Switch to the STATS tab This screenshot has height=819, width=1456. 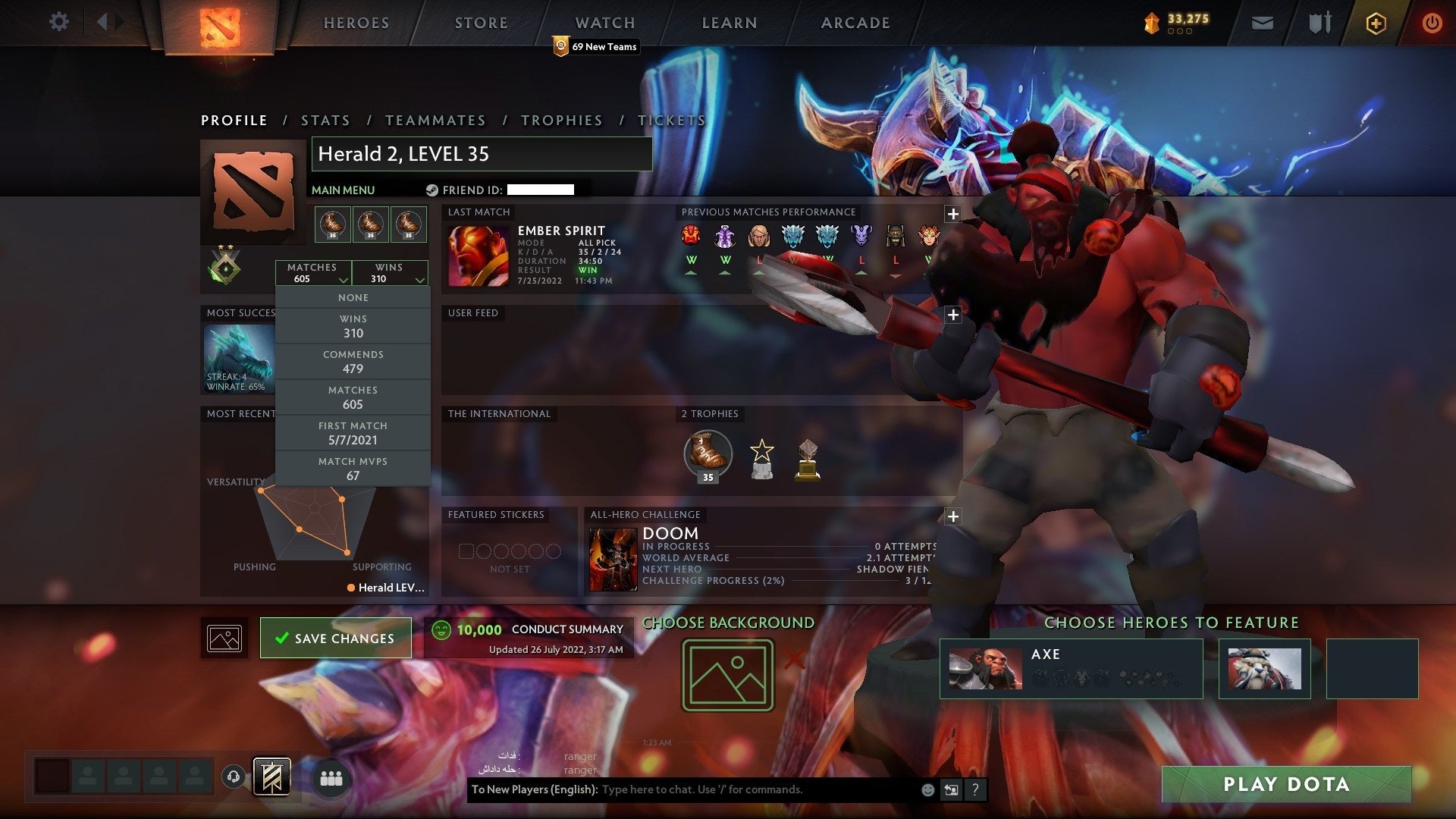(x=325, y=120)
